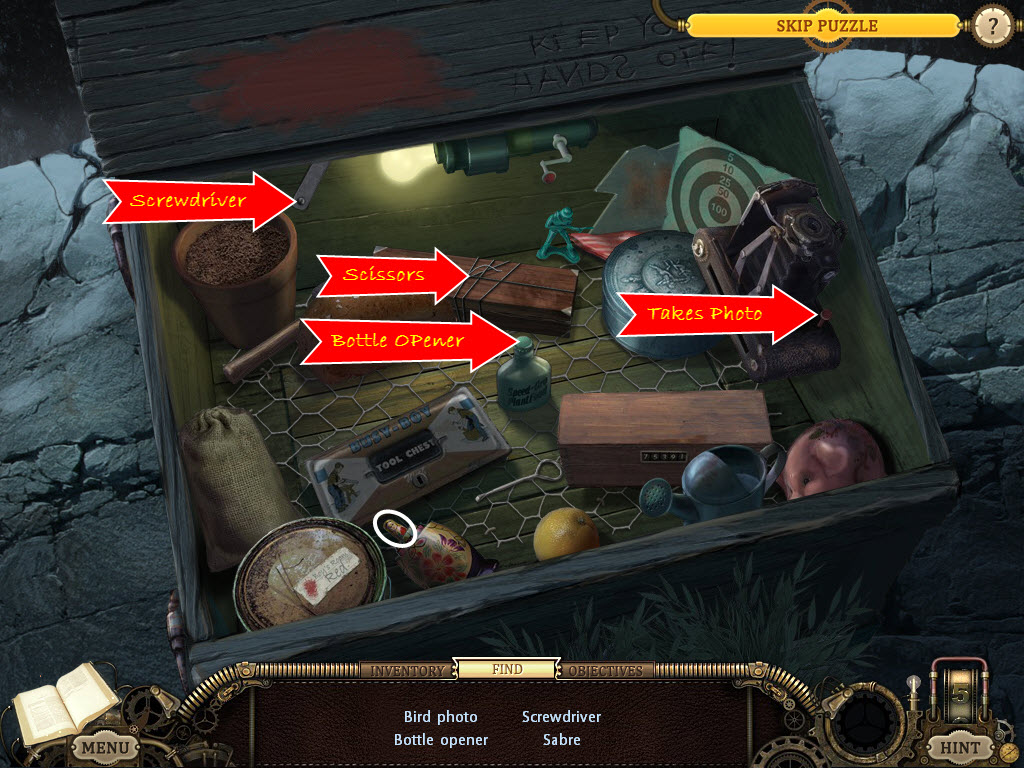This screenshot has height=768, width=1024.
Task: Show the Objectives tab
Action: pyautogui.click(x=606, y=670)
